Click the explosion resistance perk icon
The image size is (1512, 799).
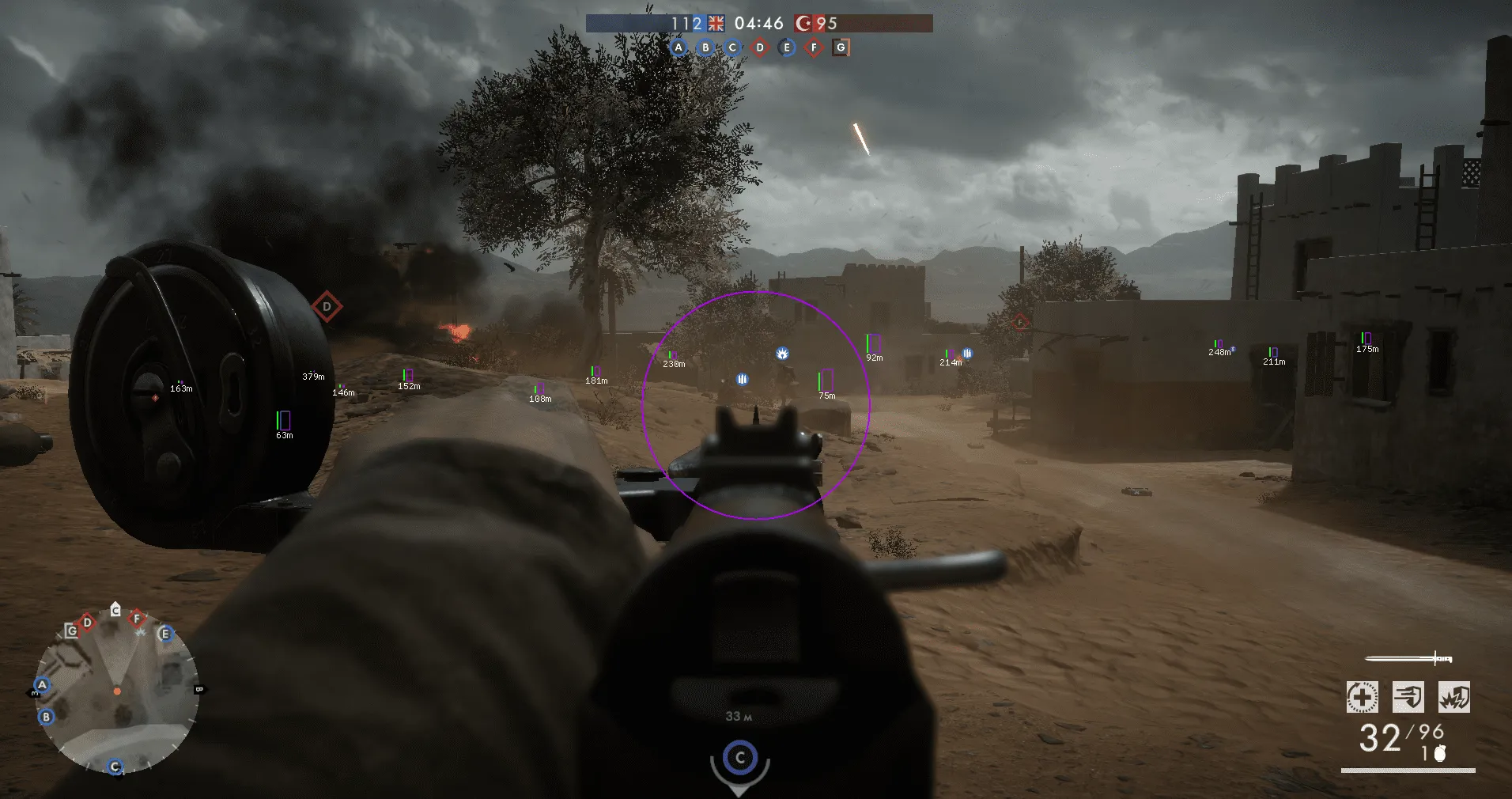1454,697
